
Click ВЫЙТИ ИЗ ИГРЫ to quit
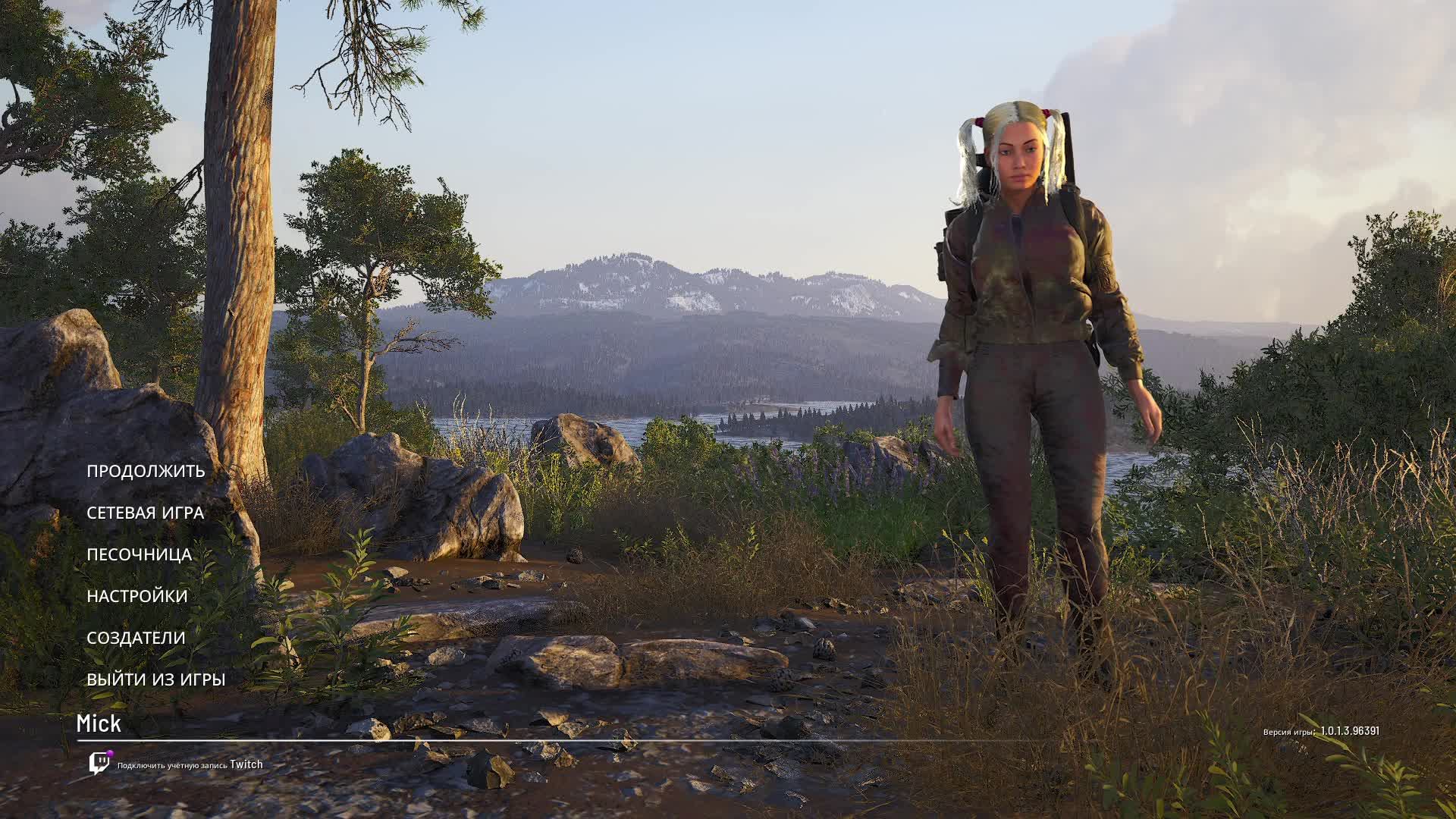tap(155, 679)
